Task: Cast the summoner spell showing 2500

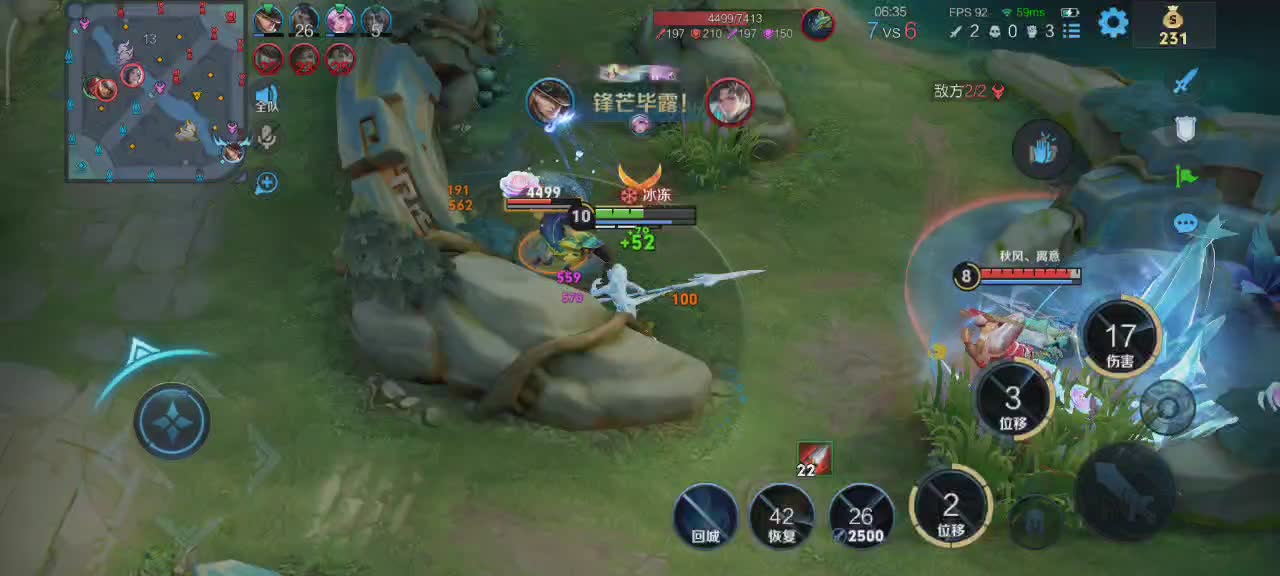Action: tap(860, 516)
